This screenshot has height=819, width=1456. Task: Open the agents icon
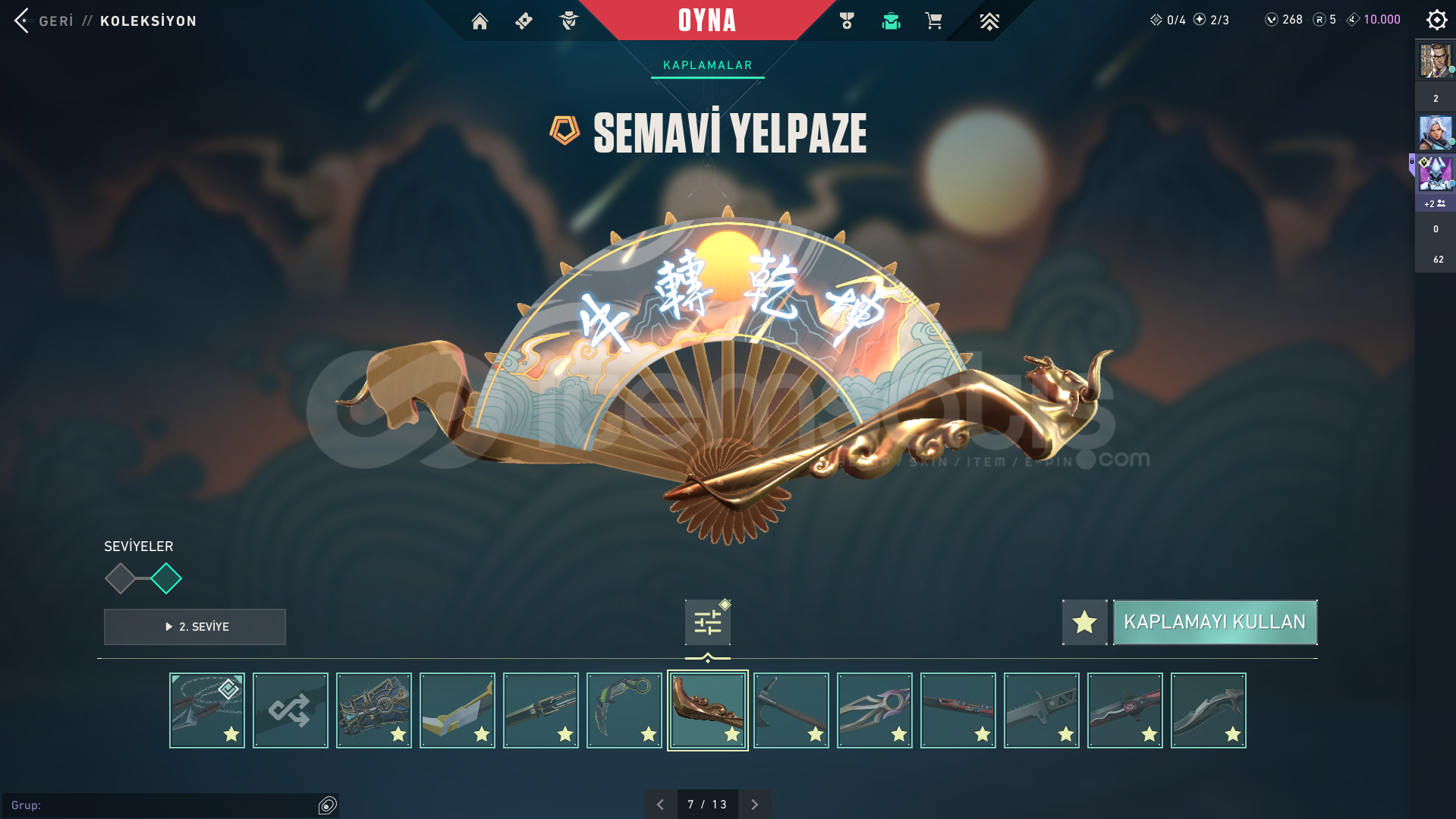pos(568,21)
